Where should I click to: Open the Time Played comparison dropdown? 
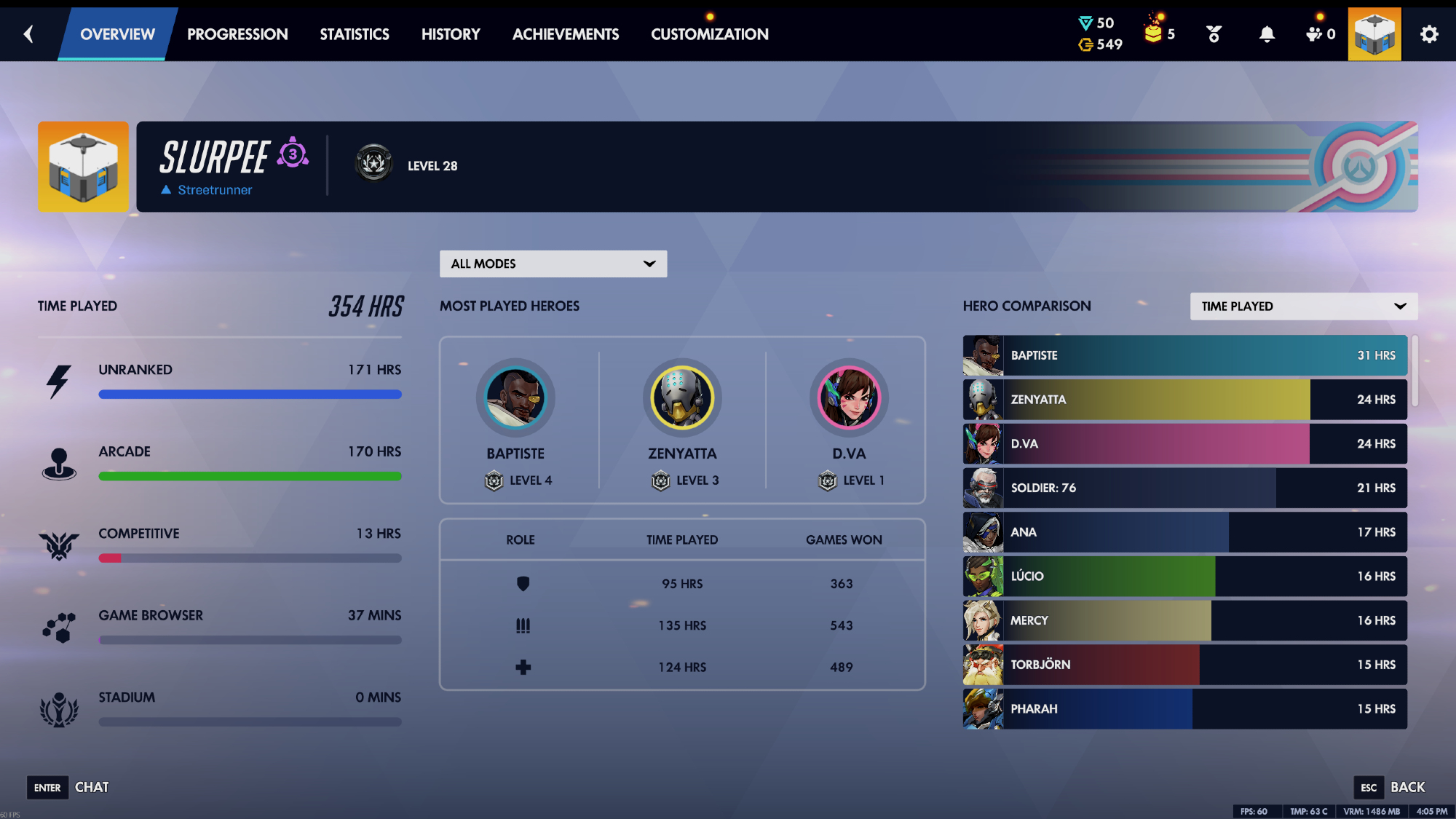pyautogui.click(x=1303, y=306)
